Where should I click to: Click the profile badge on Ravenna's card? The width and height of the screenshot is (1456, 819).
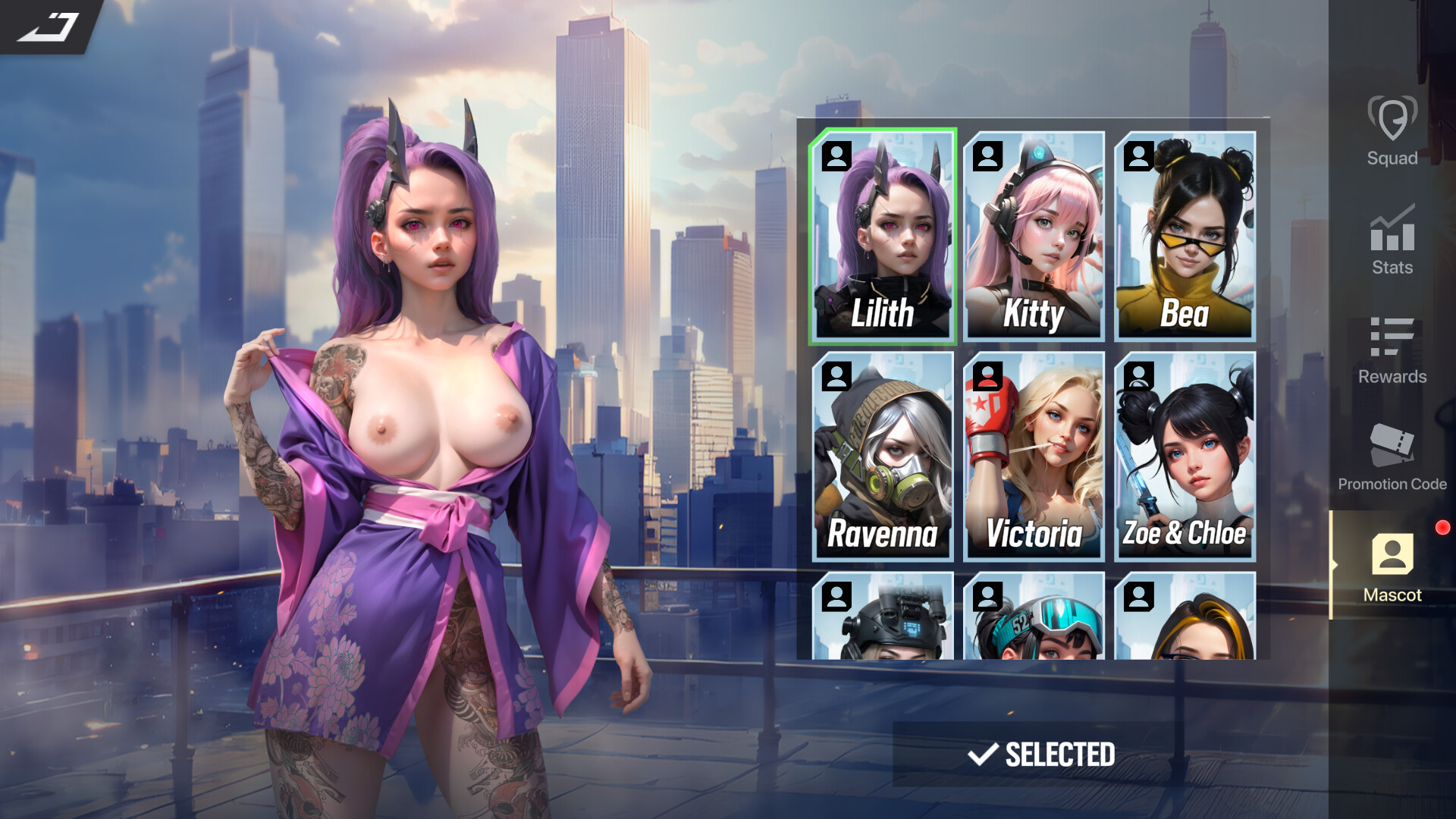point(837,377)
